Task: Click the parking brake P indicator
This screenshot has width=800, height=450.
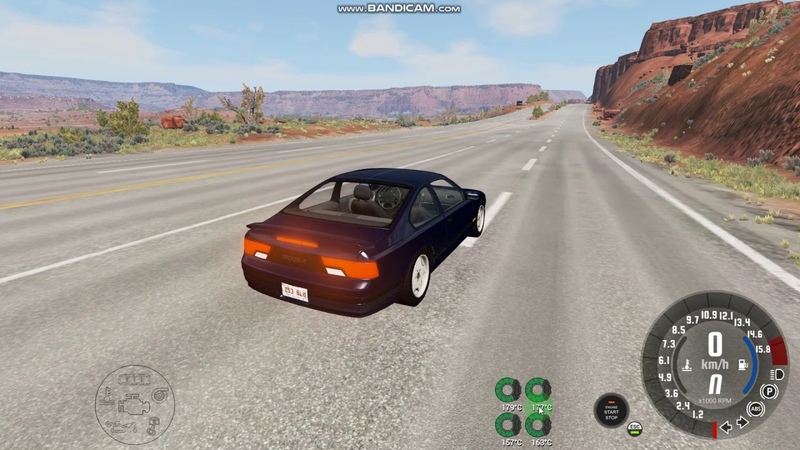Action: pyautogui.click(x=769, y=391)
